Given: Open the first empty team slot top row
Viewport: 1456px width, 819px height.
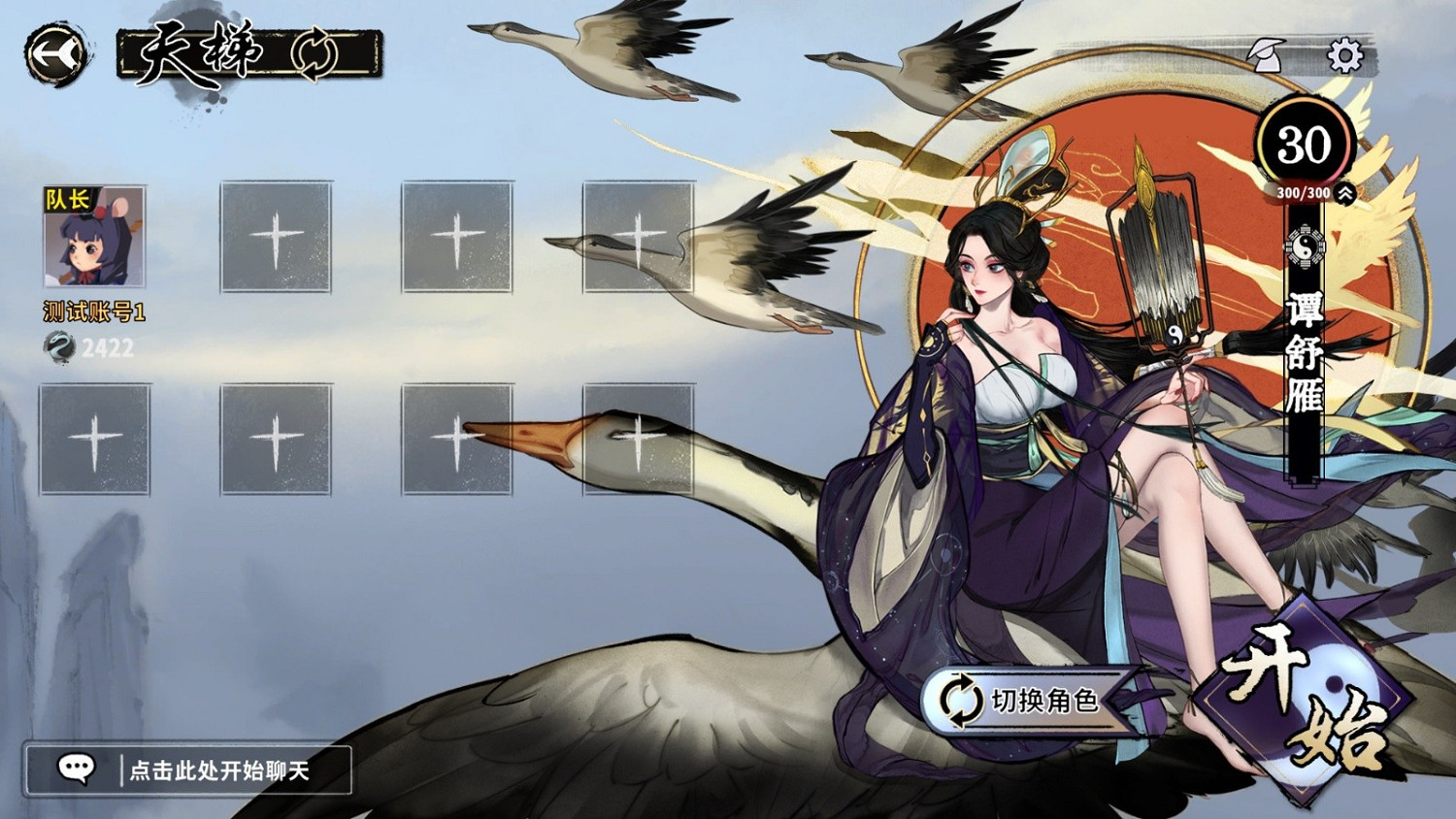Looking at the screenshot, I should click(x=277, y=236).
